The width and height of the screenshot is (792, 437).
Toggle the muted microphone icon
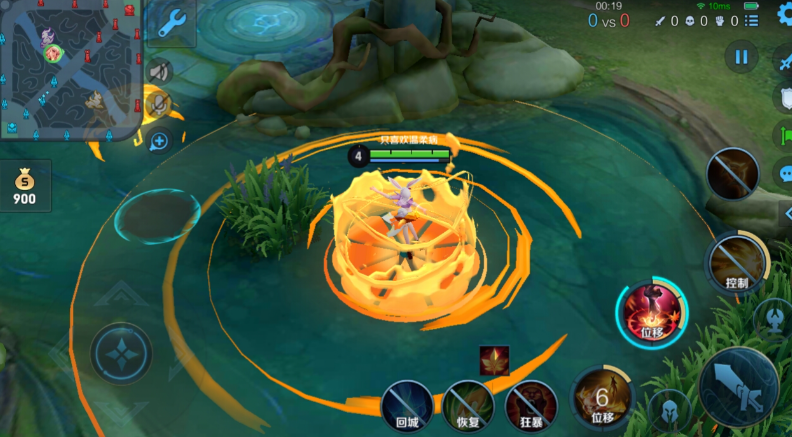coord(158,104)
